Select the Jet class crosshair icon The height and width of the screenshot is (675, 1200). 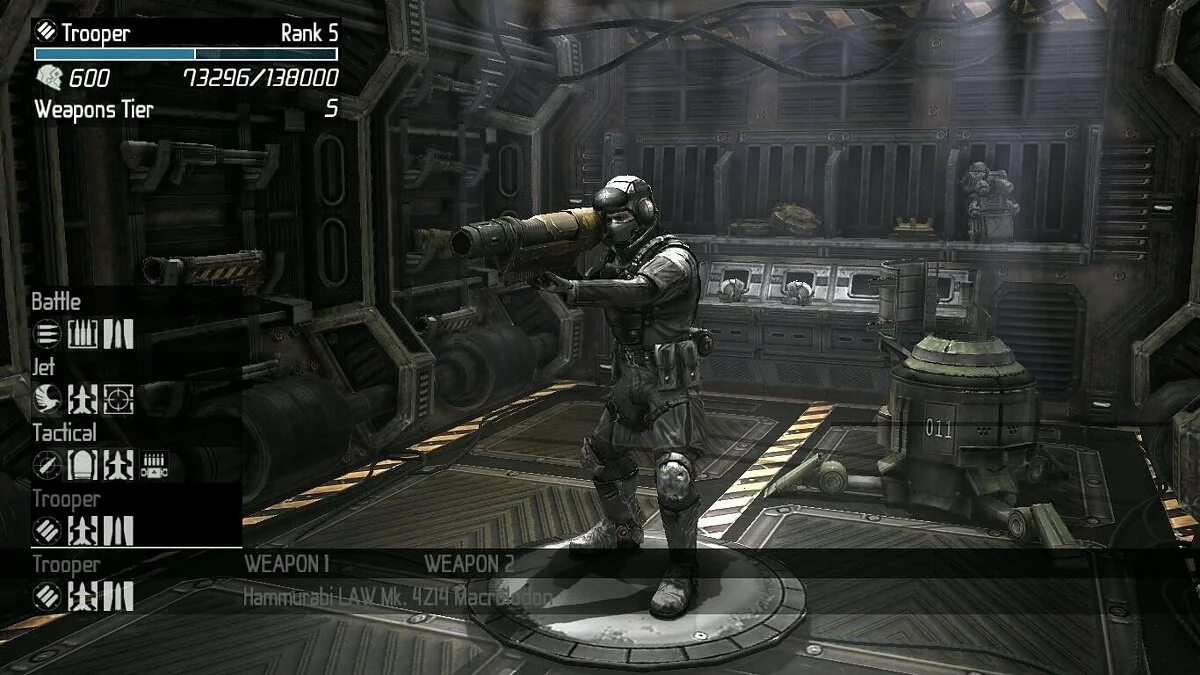click(118, 399)
